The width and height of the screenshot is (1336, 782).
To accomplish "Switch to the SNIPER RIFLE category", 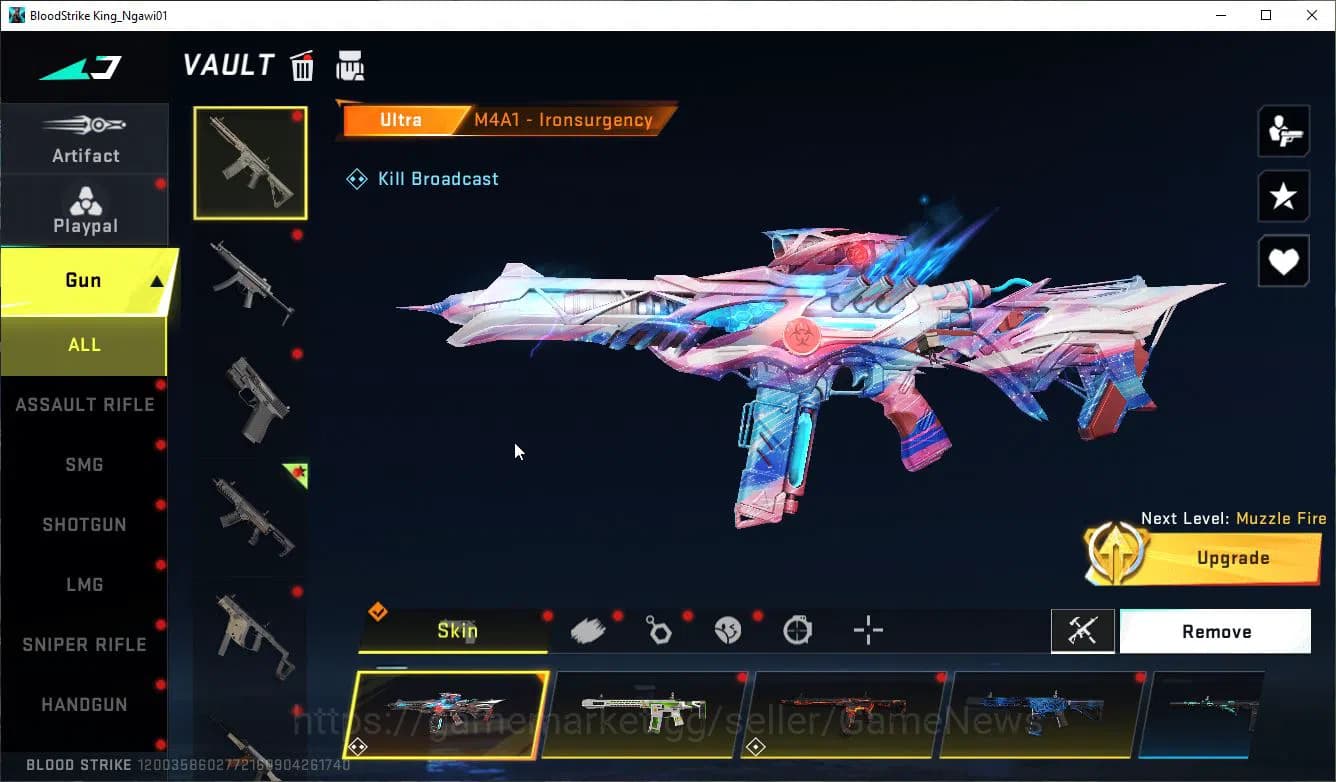I will (x=85, y=644).
